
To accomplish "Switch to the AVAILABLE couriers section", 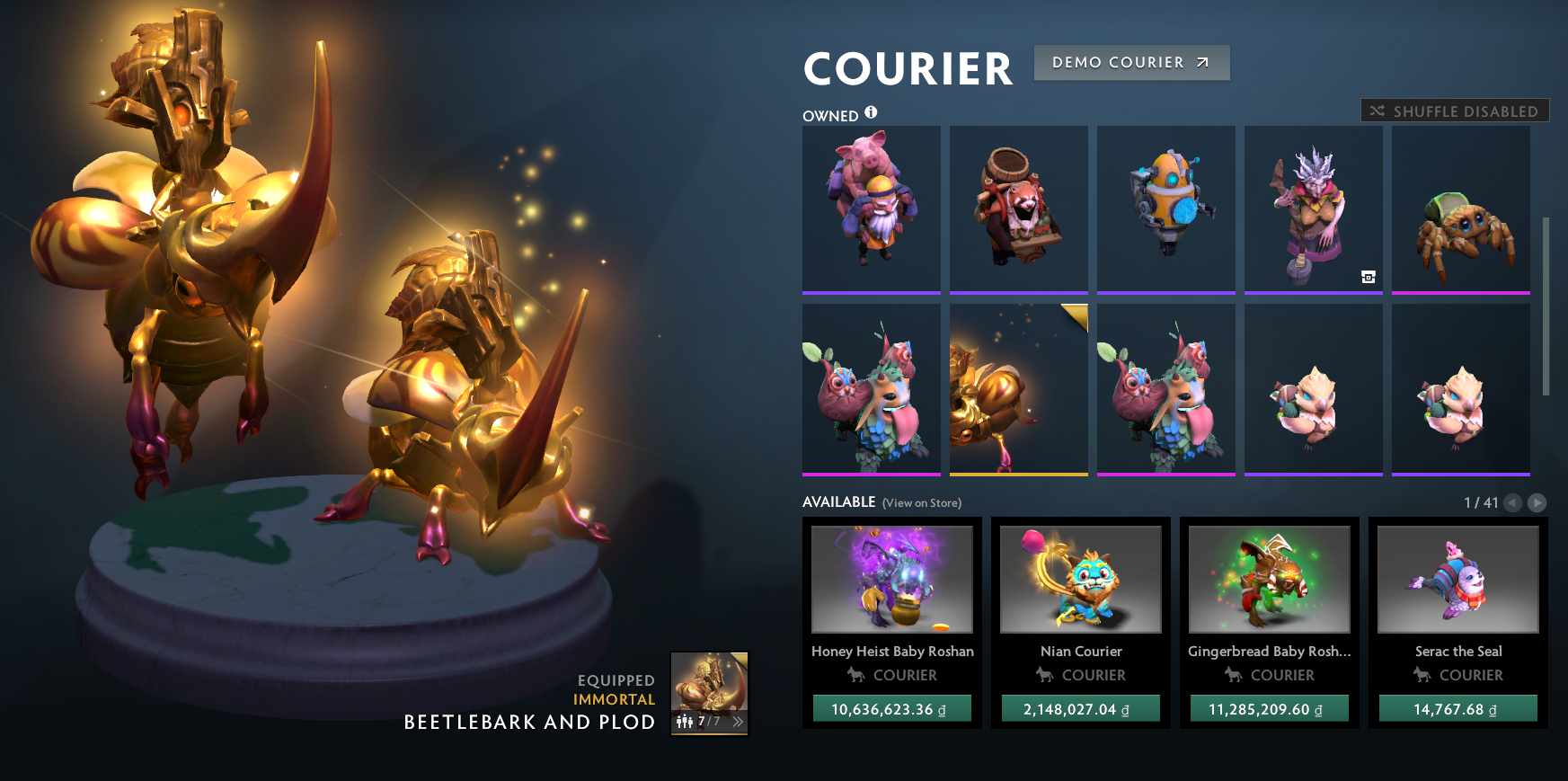I will tap(837, 502).
